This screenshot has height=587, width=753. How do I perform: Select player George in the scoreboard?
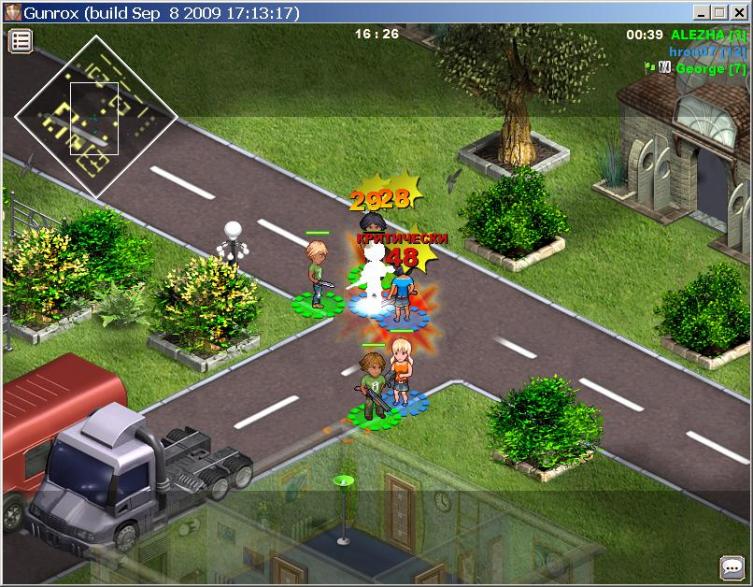[710, 69]
